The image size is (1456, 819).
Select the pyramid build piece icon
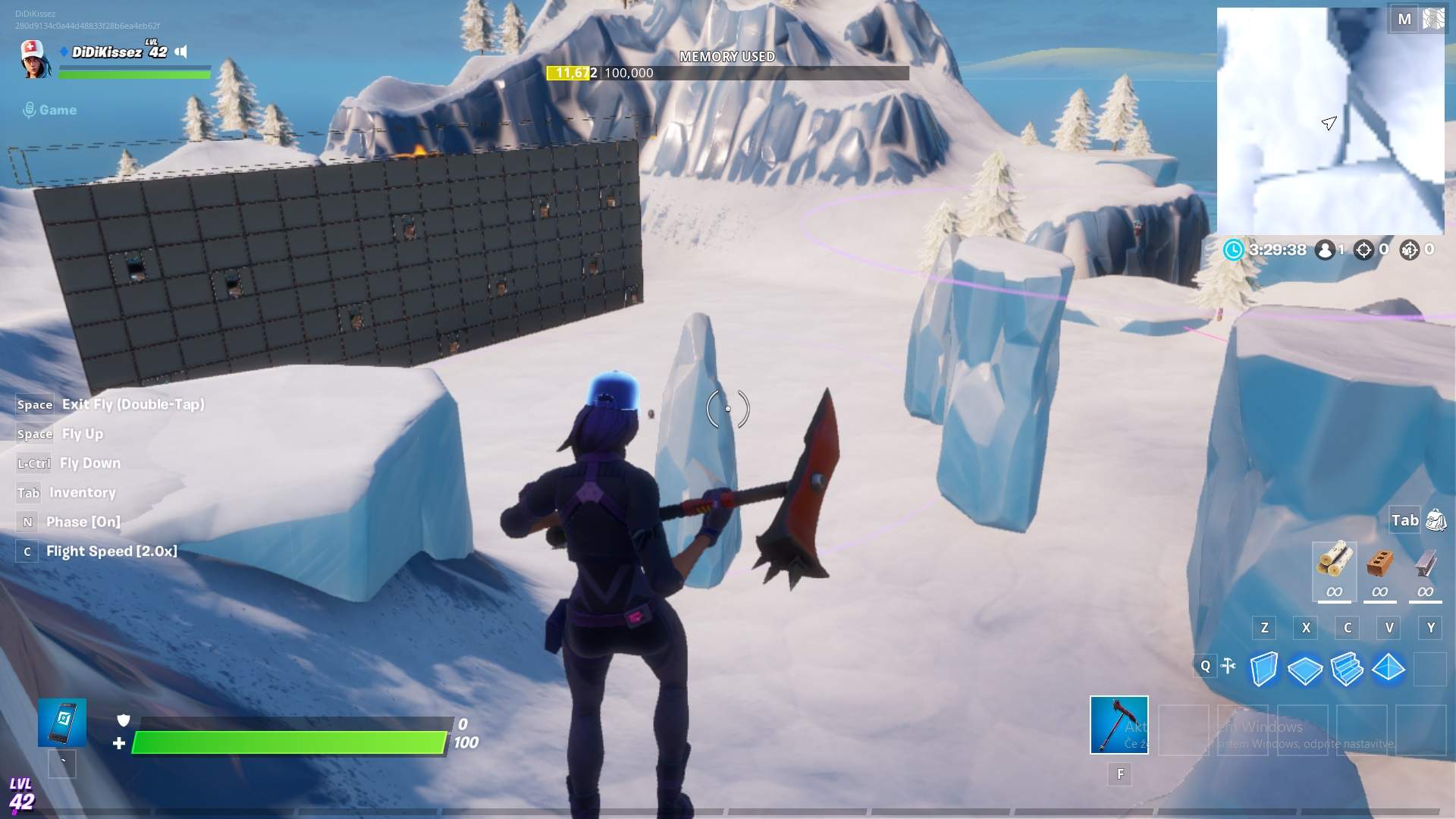pyautogui.click(x=1389, y=670)
